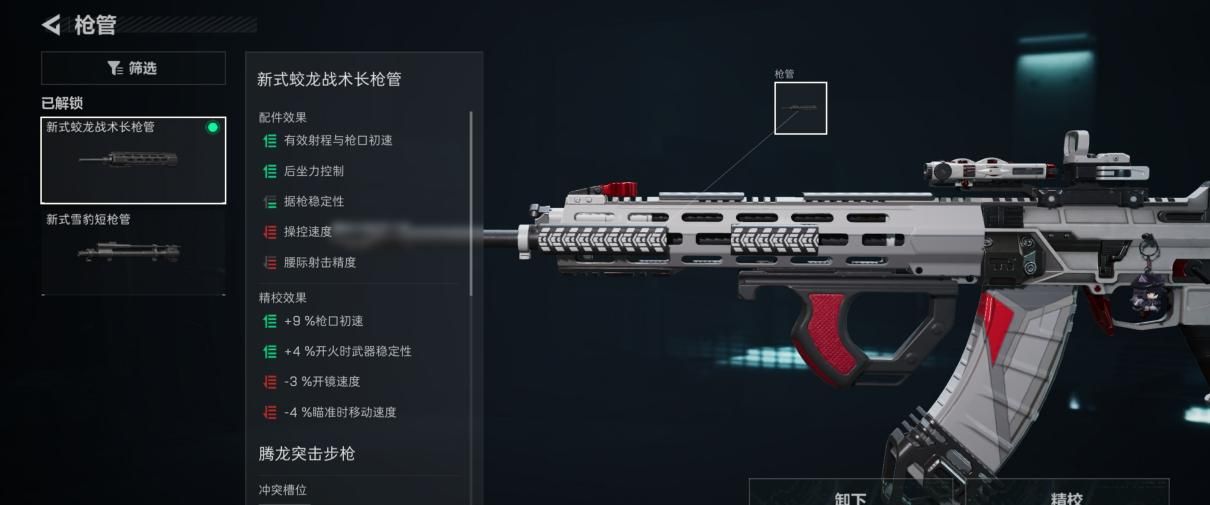Go back using the arrow beside 枪管

pos(52,25)
